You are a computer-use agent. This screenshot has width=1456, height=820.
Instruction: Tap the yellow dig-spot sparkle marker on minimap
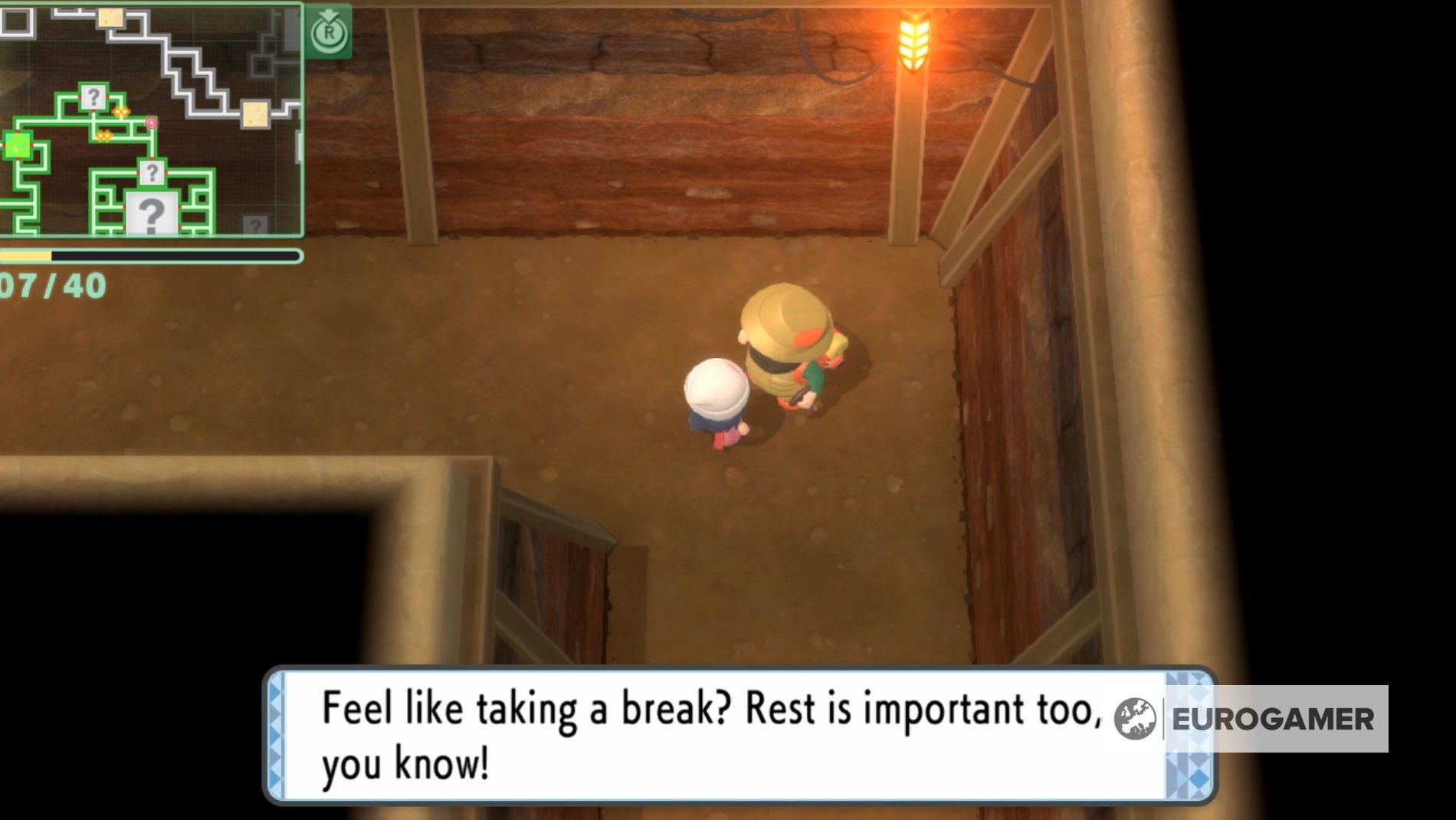coord(122,112)
